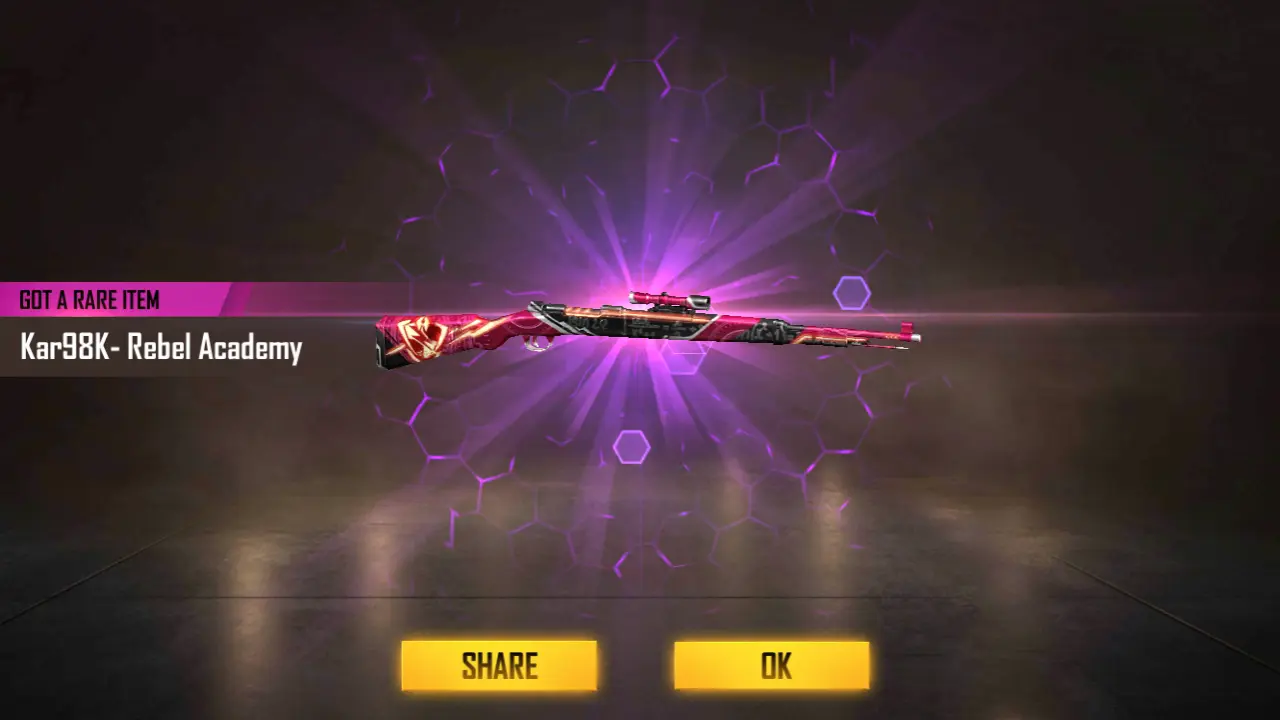The height and width of the screenshot is (720, 1280).
Task: Tap the highlighted hexagon right of the weapon
Action: point(852,291)
